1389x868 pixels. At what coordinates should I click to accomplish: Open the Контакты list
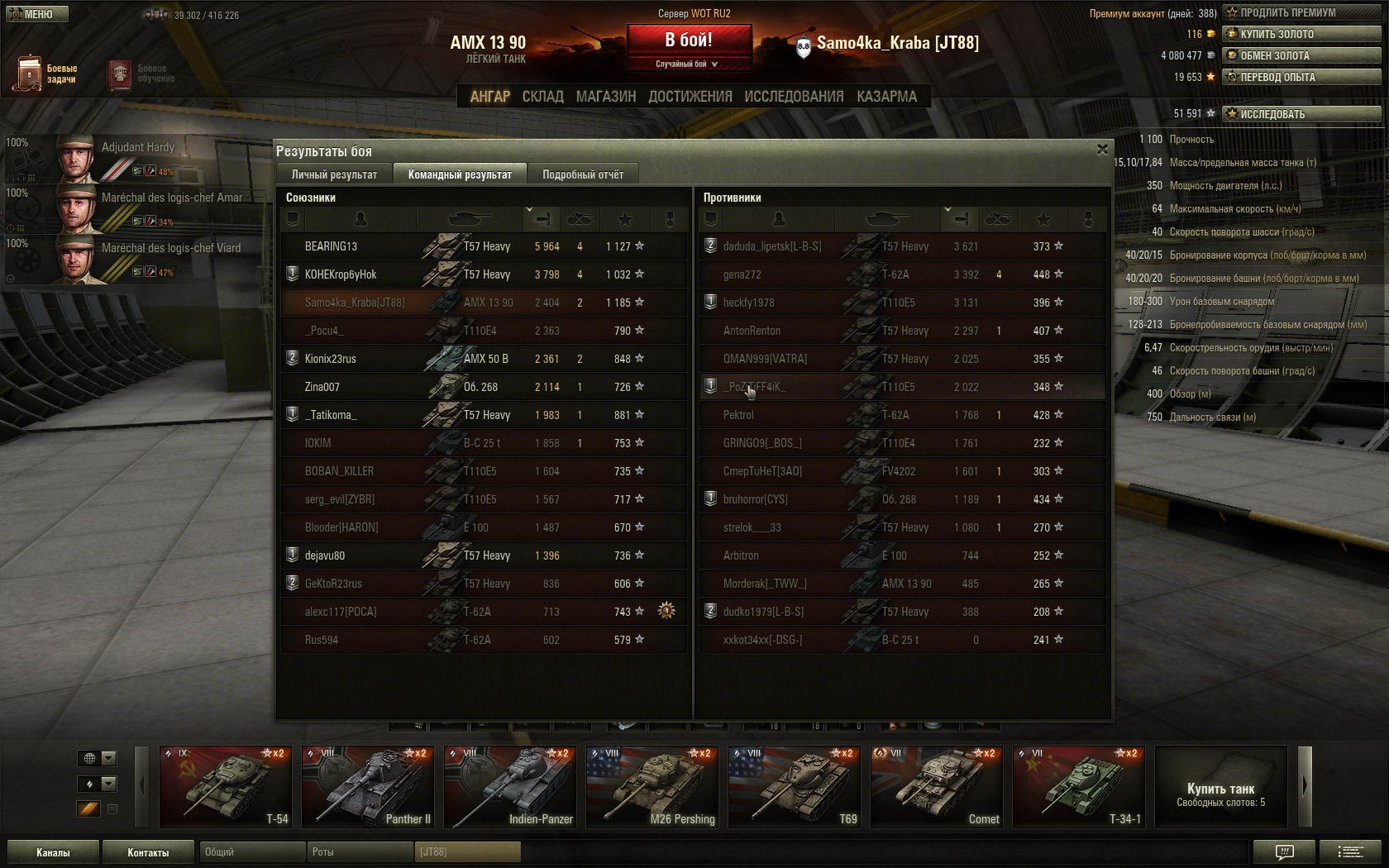[148, 852]
